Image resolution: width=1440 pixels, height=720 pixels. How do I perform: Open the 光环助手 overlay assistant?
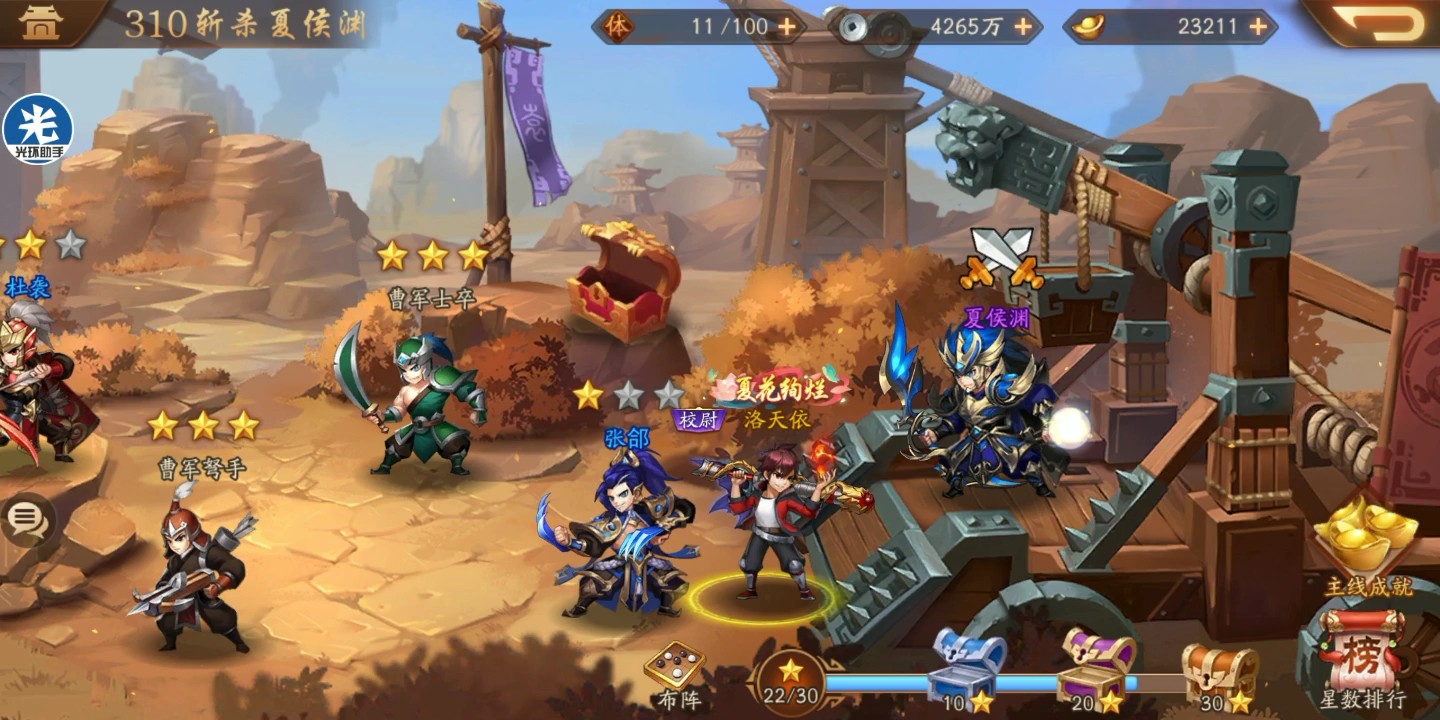(37, 129)
